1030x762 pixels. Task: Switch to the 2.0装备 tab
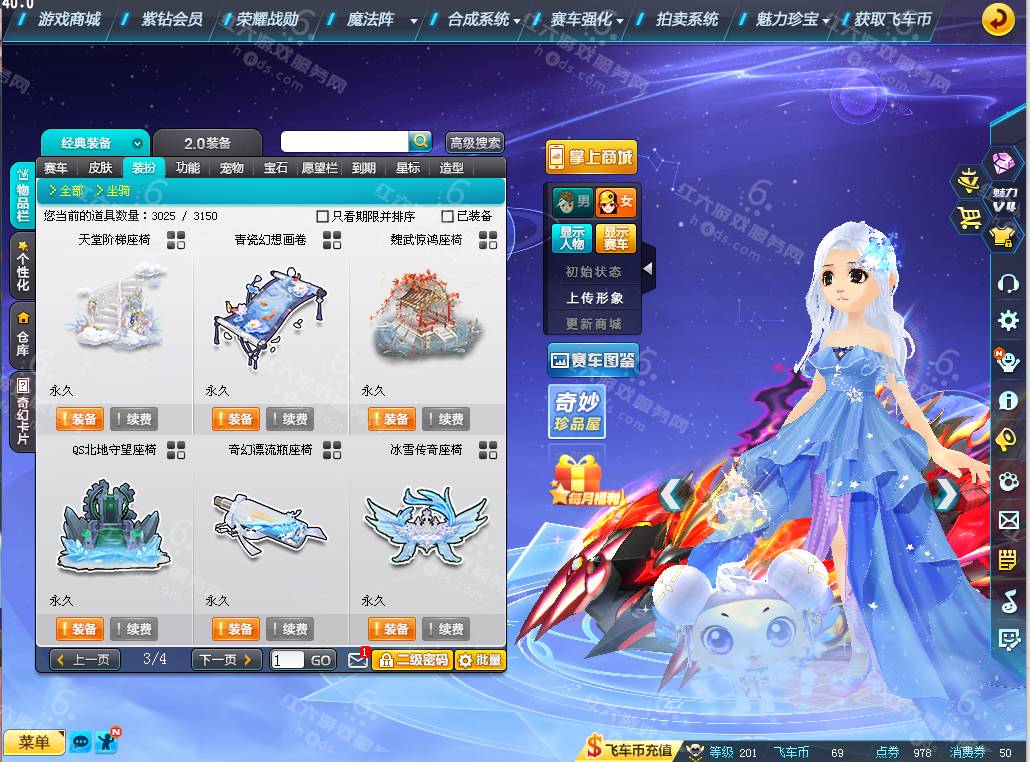pos(208,143)
